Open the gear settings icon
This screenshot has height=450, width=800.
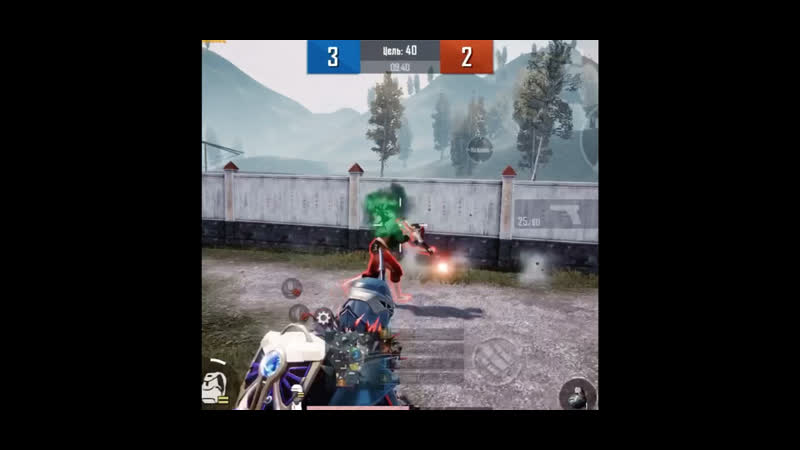pos(323,318)
